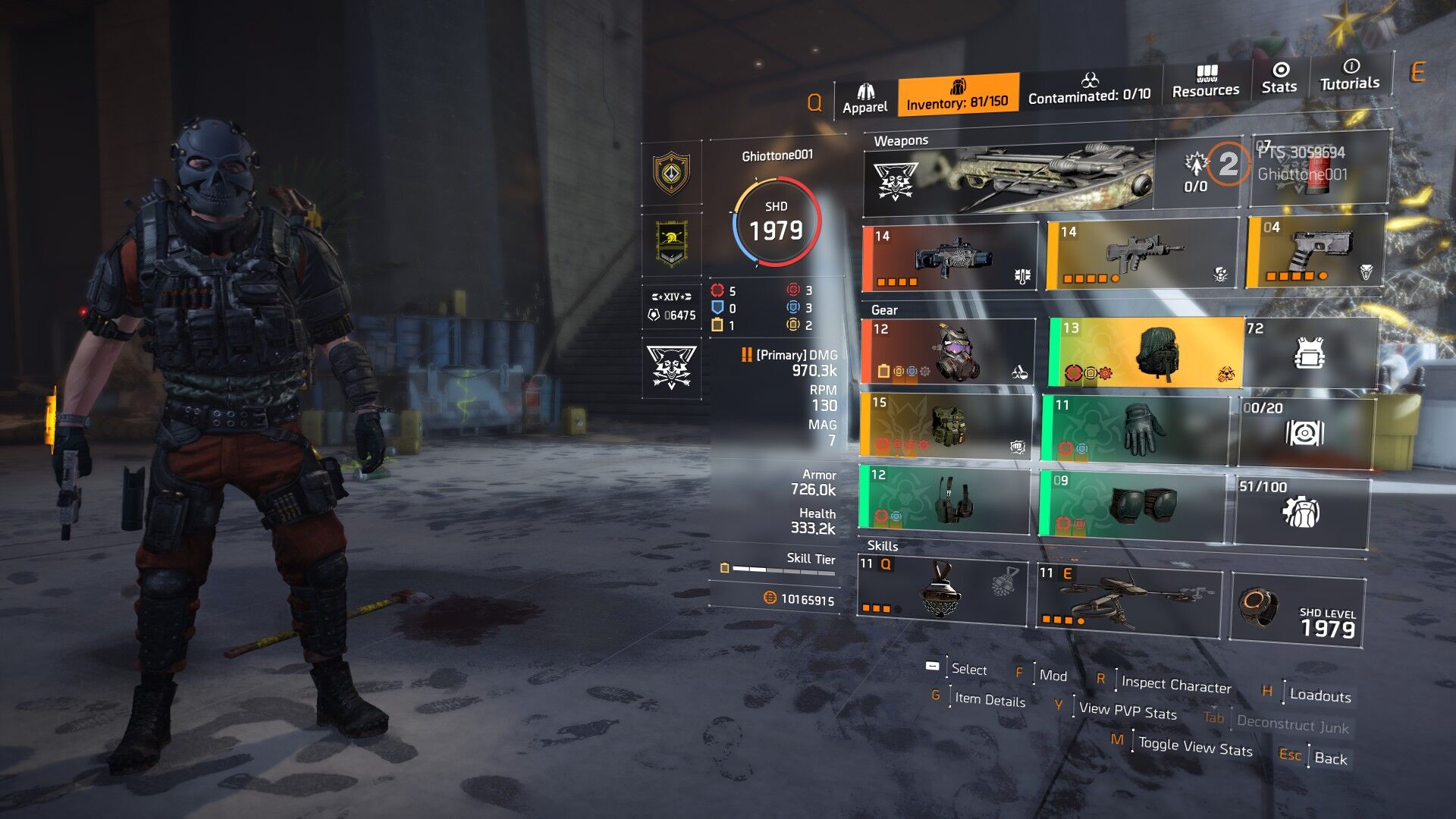Select the pistol sidearm slot
The width and height of the screenshot is (1456, 819).
[1316, 252]
